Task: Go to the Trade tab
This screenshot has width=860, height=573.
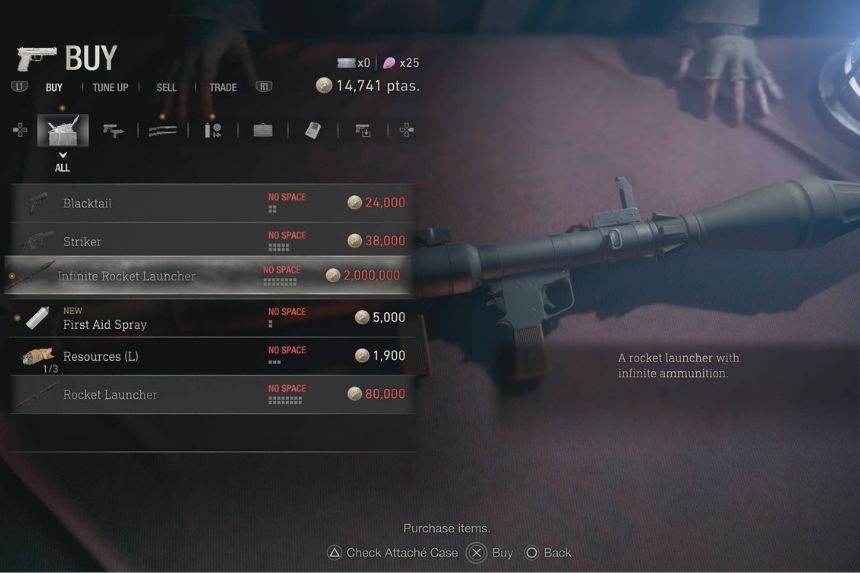Action: click(223, 88)
